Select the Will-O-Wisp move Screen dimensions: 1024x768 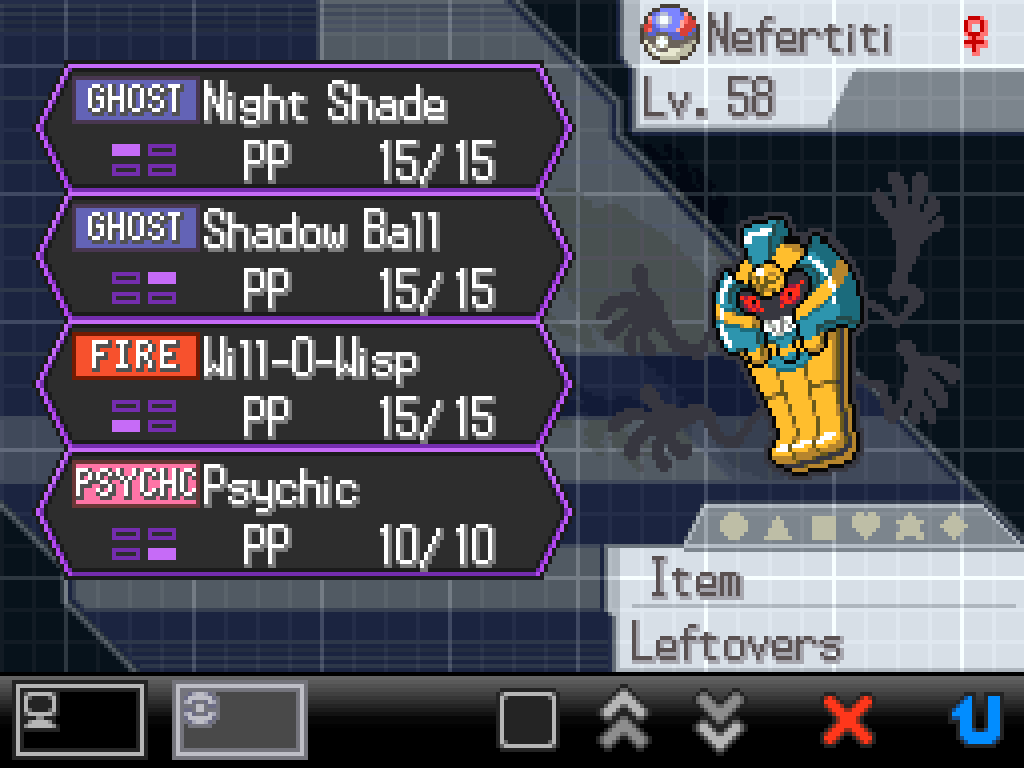click(305, 384)
